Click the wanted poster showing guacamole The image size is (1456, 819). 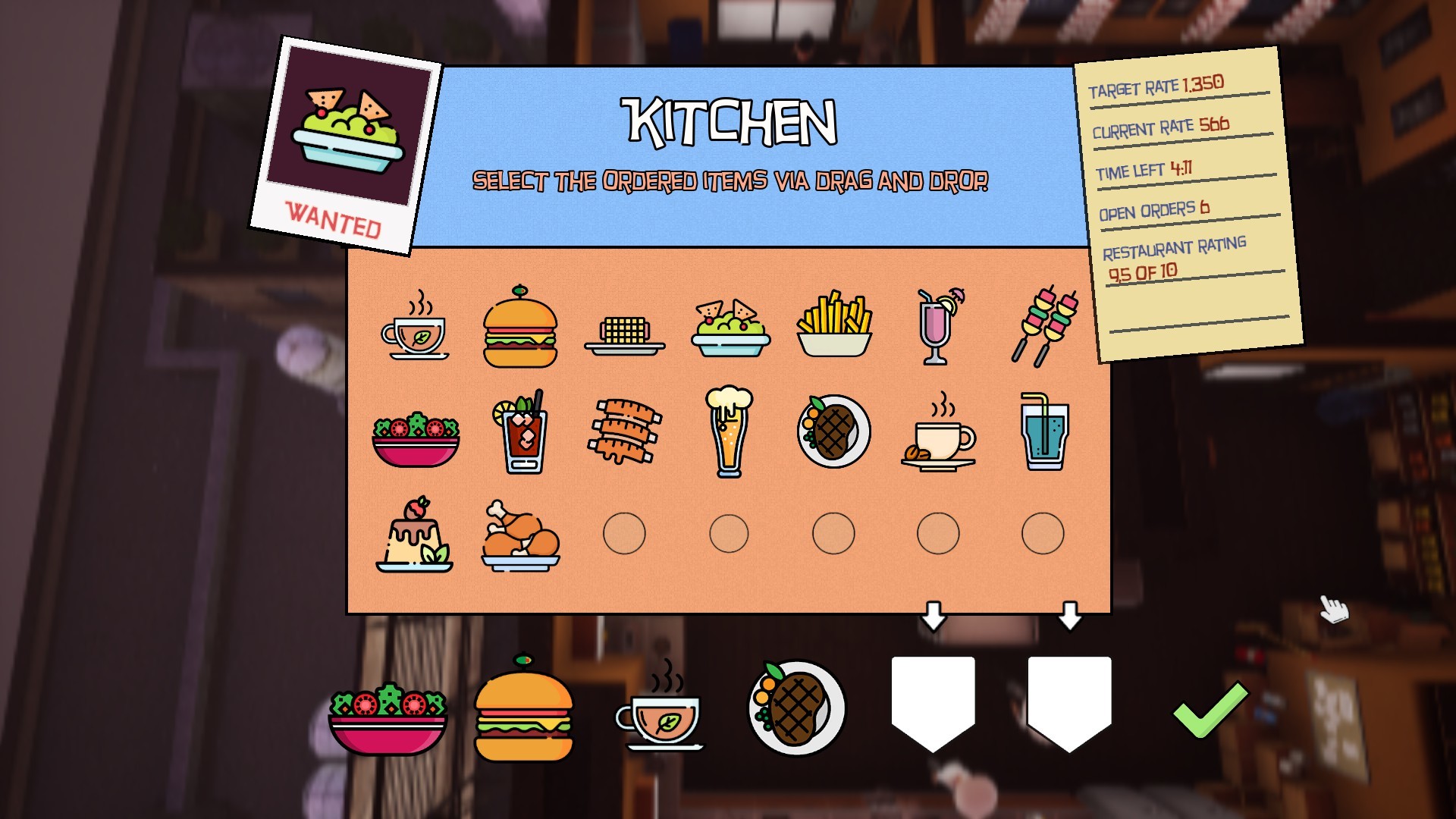(x=349, y=136)
